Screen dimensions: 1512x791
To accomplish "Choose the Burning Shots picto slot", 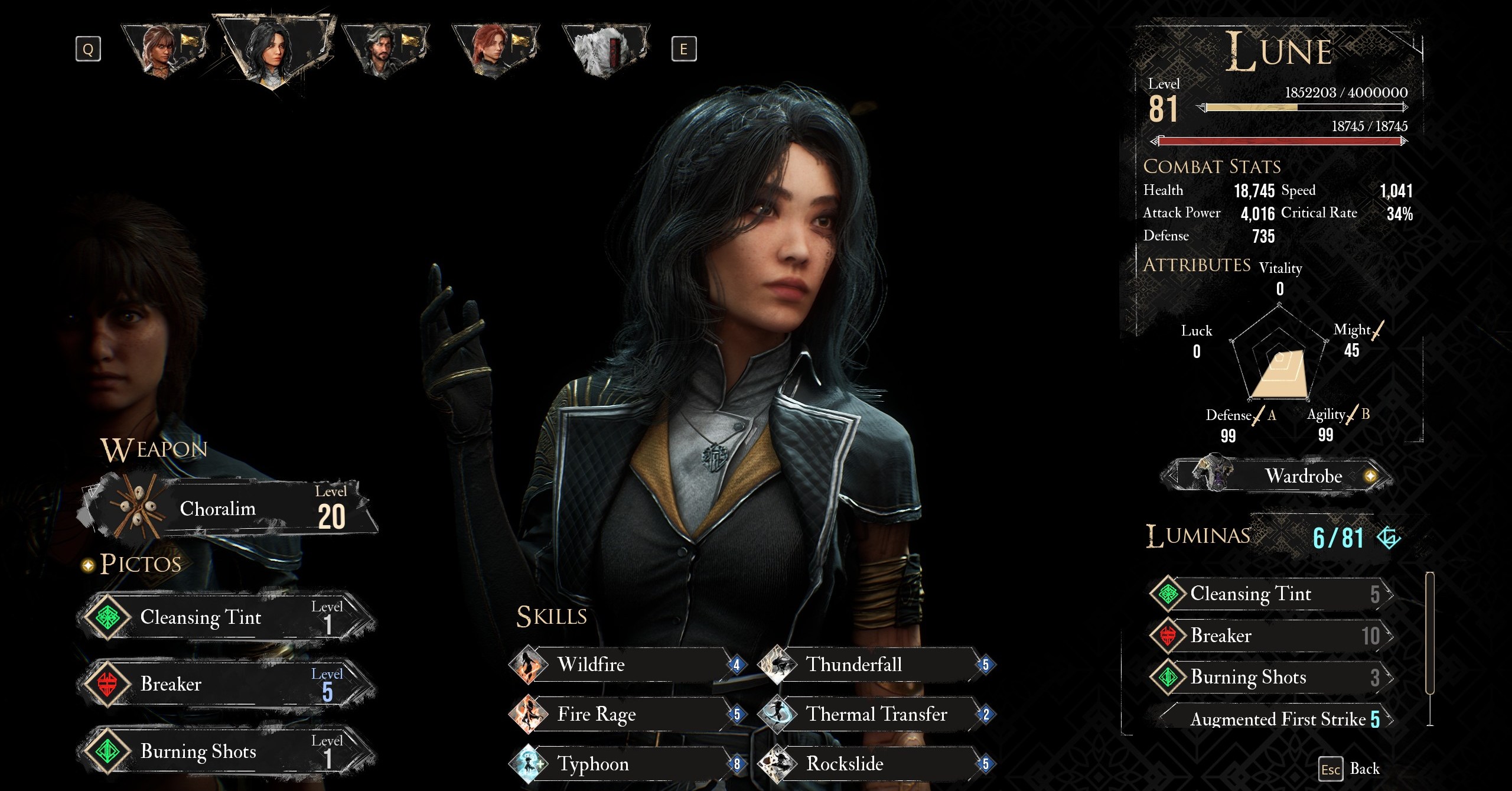I will pyautogui.click(x=227, y=751).
